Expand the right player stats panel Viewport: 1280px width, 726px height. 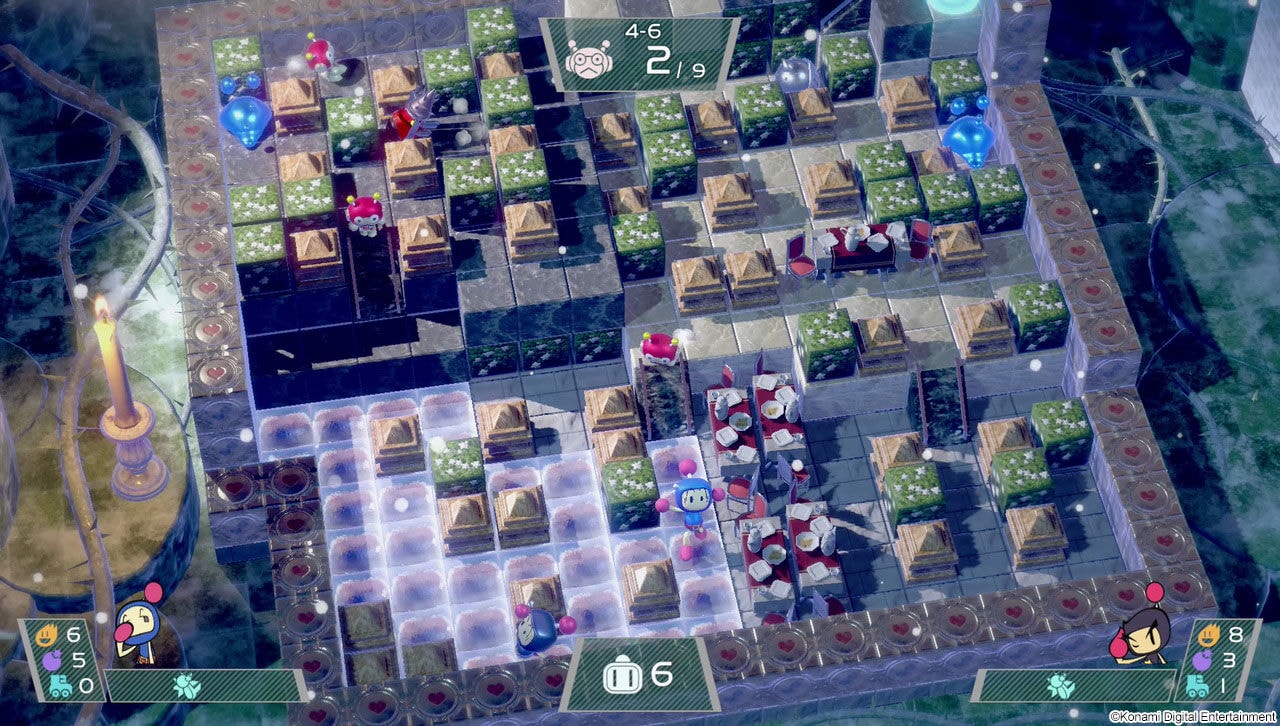point(1220,660)
